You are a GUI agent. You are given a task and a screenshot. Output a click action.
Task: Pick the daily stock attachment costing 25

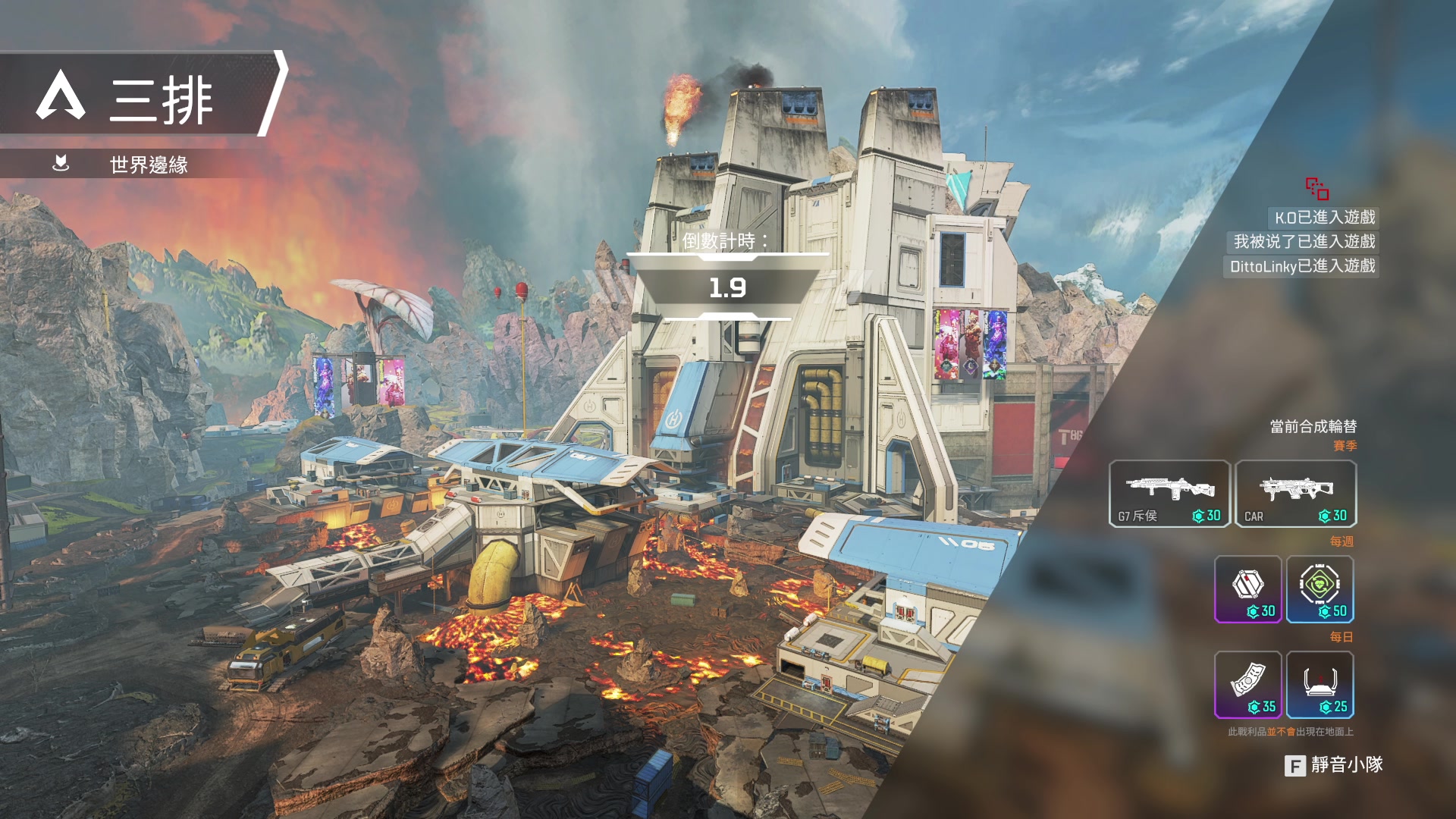[x=1320, y=685]
